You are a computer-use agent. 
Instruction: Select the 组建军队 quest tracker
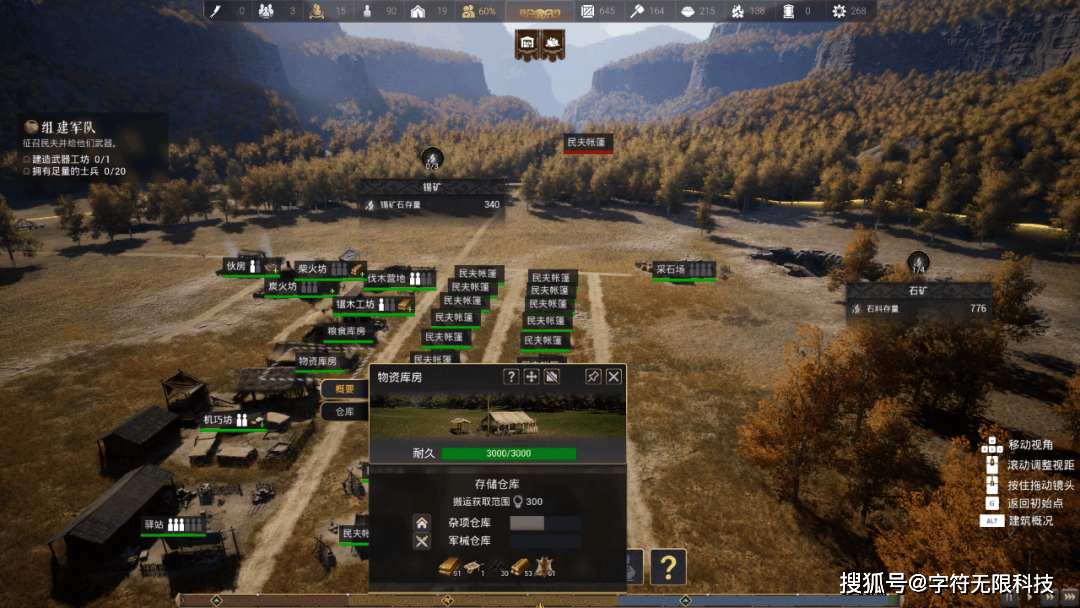(68, 127)
